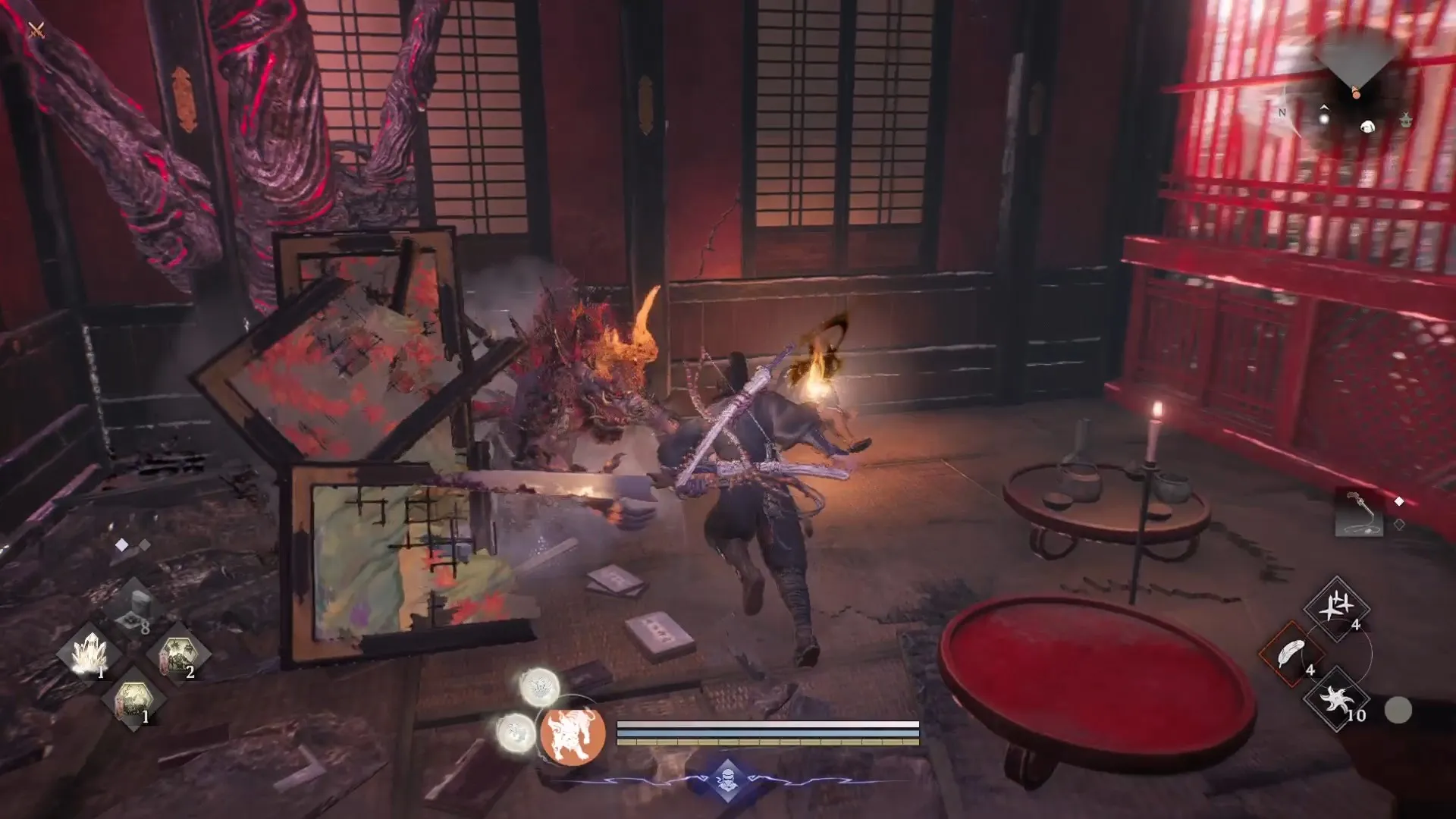1456x819 pixels.
Task: Select the white feather ninjutsu slot
Action: coord(1291,654)
